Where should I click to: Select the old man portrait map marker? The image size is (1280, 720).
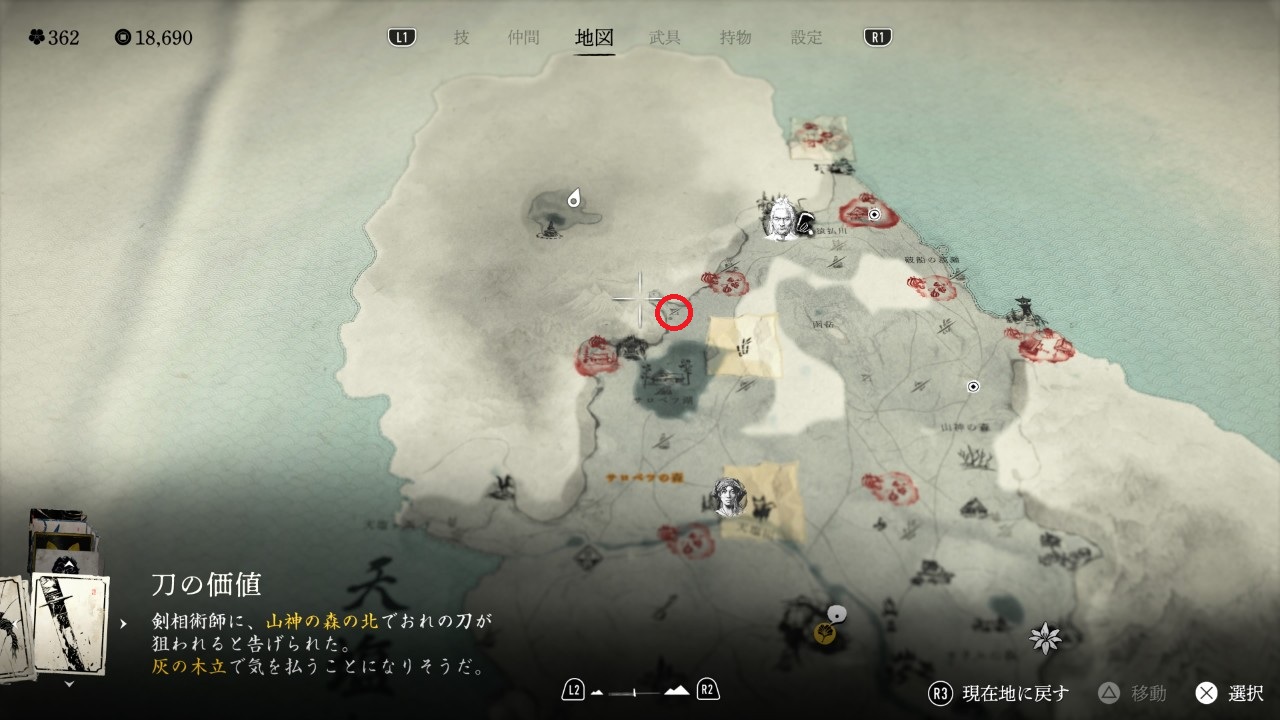(x=780, y=219)
